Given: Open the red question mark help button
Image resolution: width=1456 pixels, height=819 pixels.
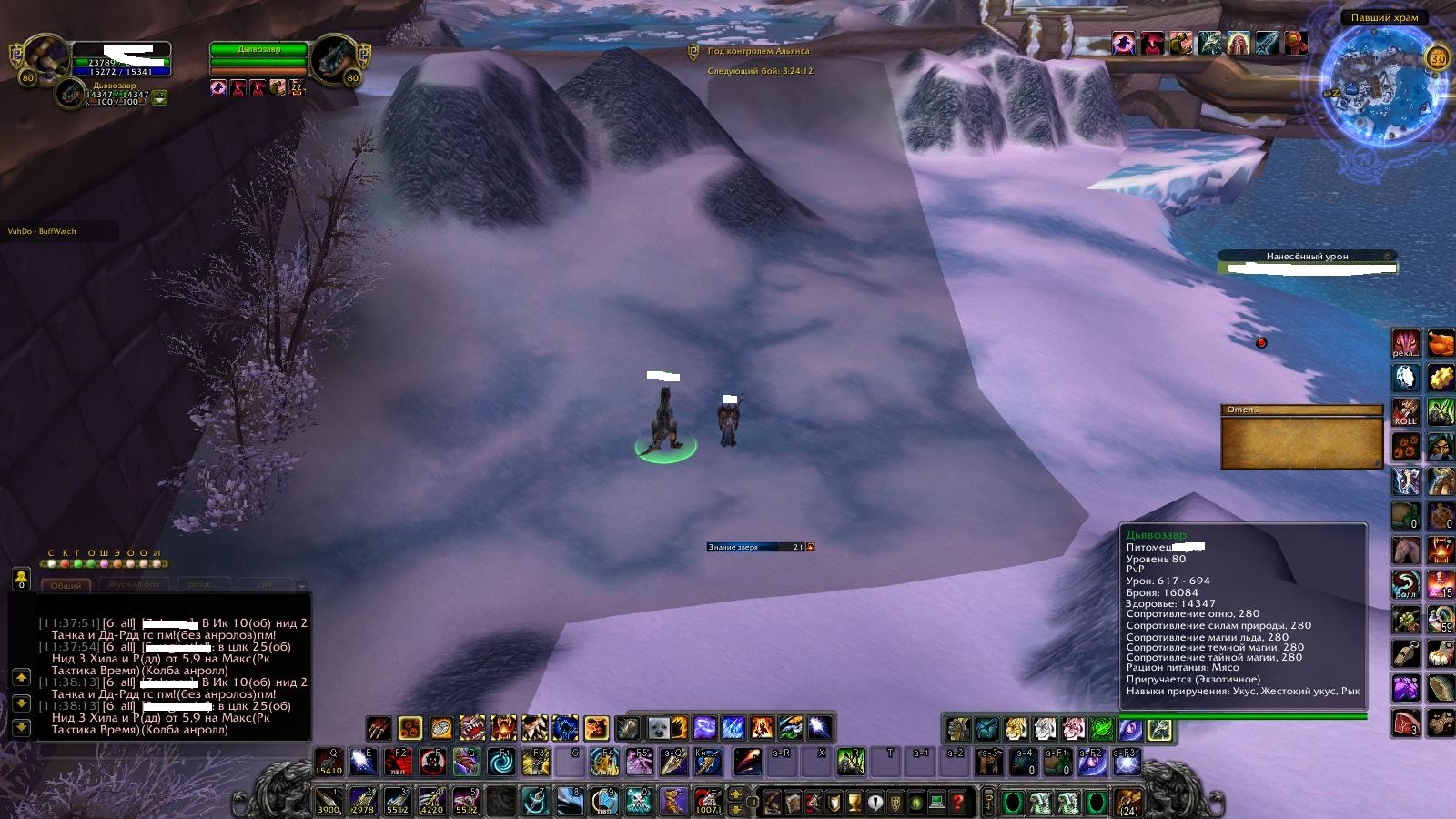Looking at the screenshot, I should pos(957,803).
